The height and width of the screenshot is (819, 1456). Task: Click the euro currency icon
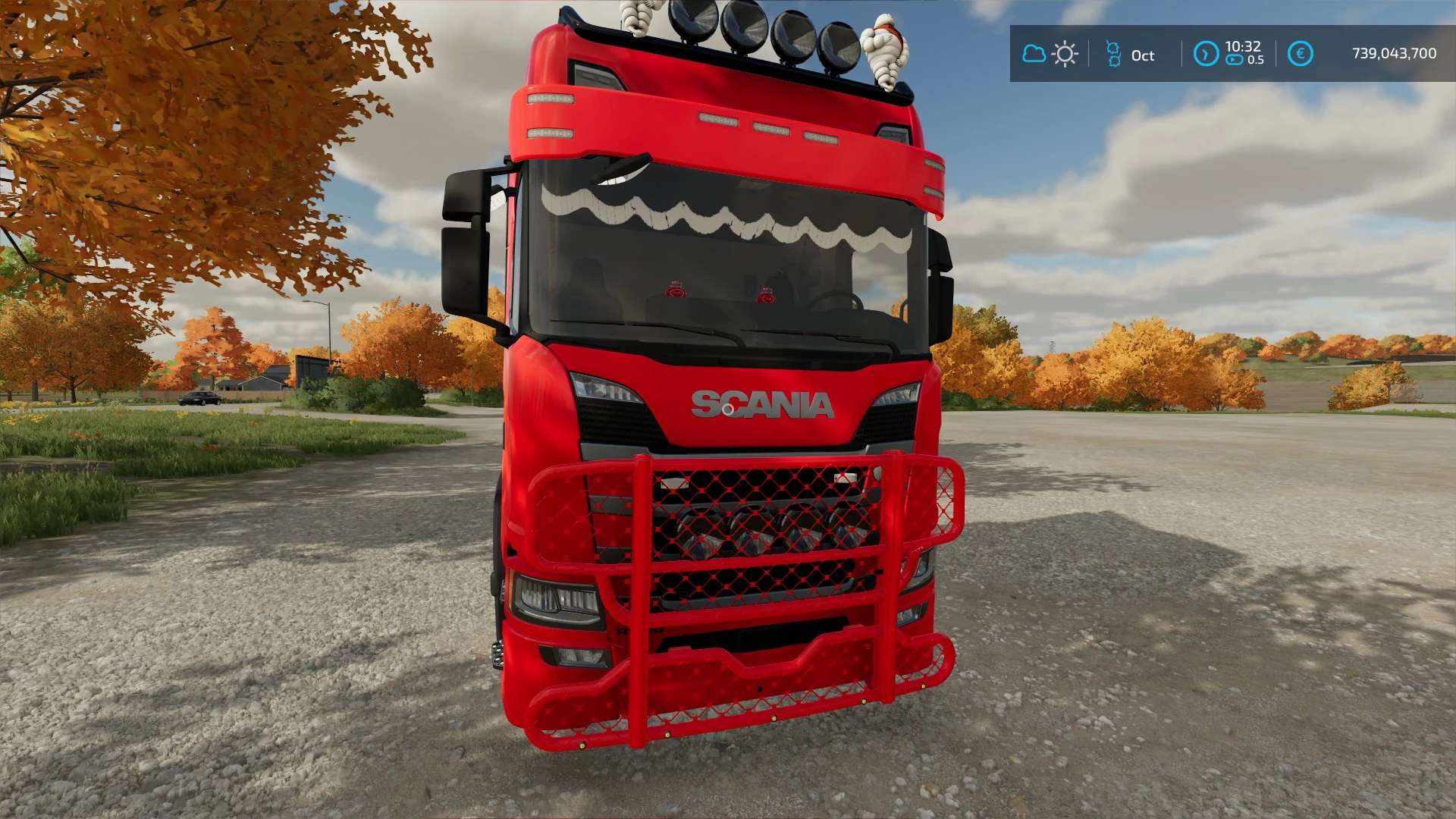pos(1301,54)
